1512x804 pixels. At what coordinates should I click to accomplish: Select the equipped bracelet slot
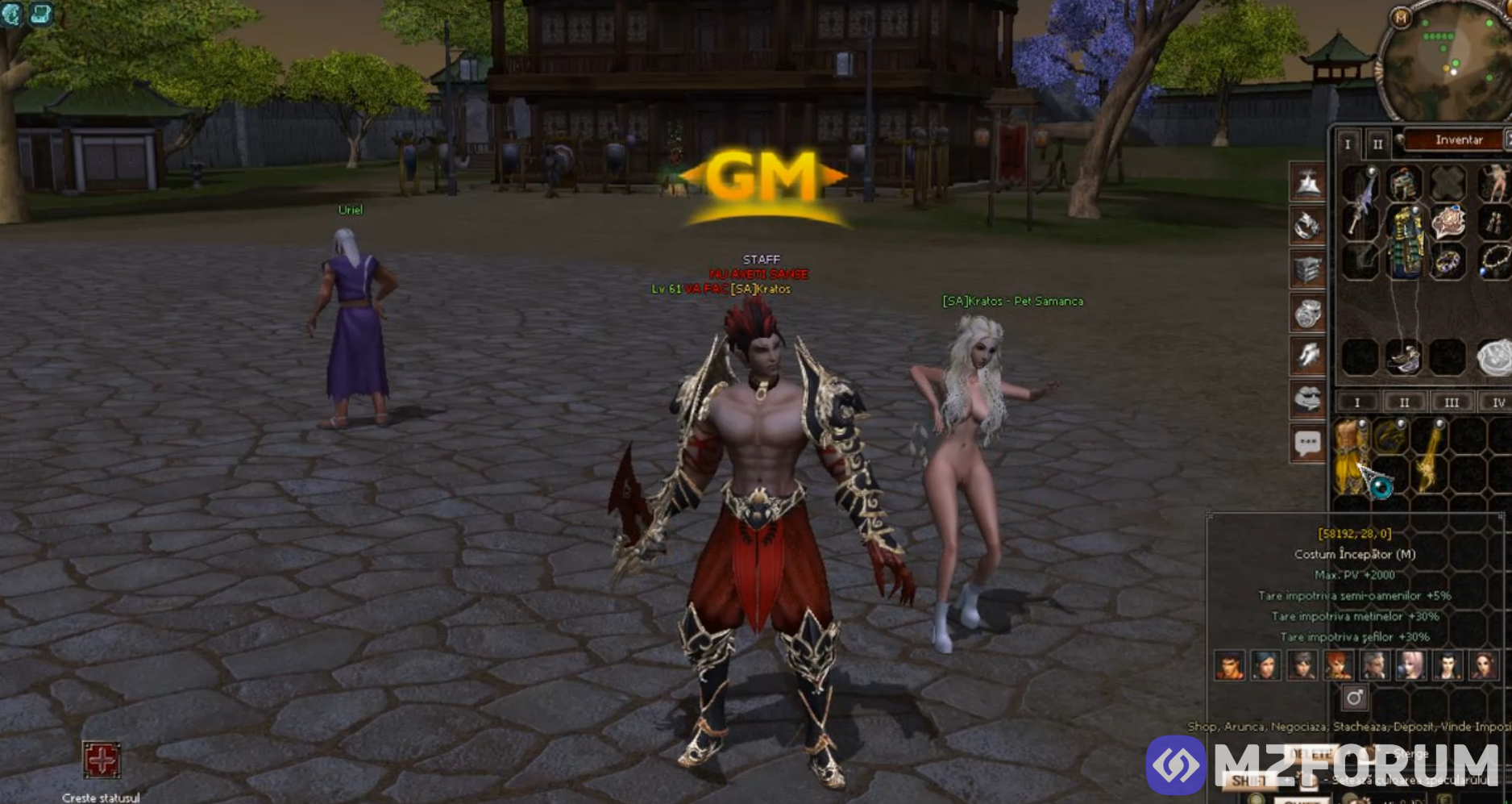1448,262
